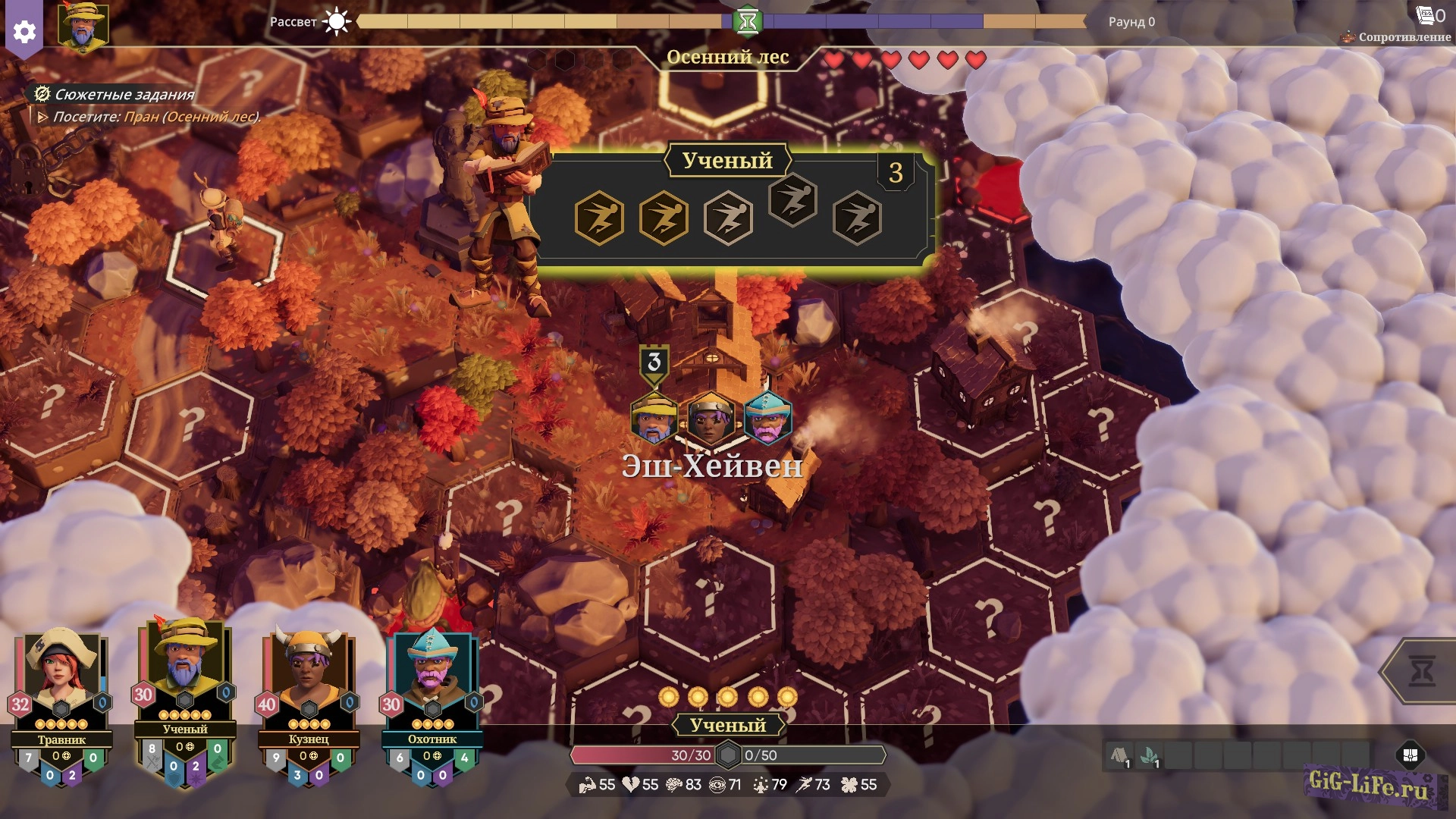Click the yellow-hat scholar token above Эш-Хейвен
Viewport: 1456px width, 819px height.
(654, 419)
